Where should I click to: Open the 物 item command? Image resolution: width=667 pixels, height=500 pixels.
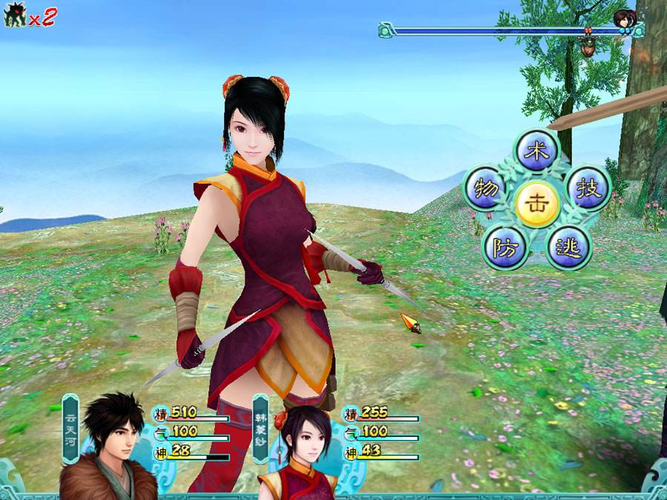coord(487,188)
